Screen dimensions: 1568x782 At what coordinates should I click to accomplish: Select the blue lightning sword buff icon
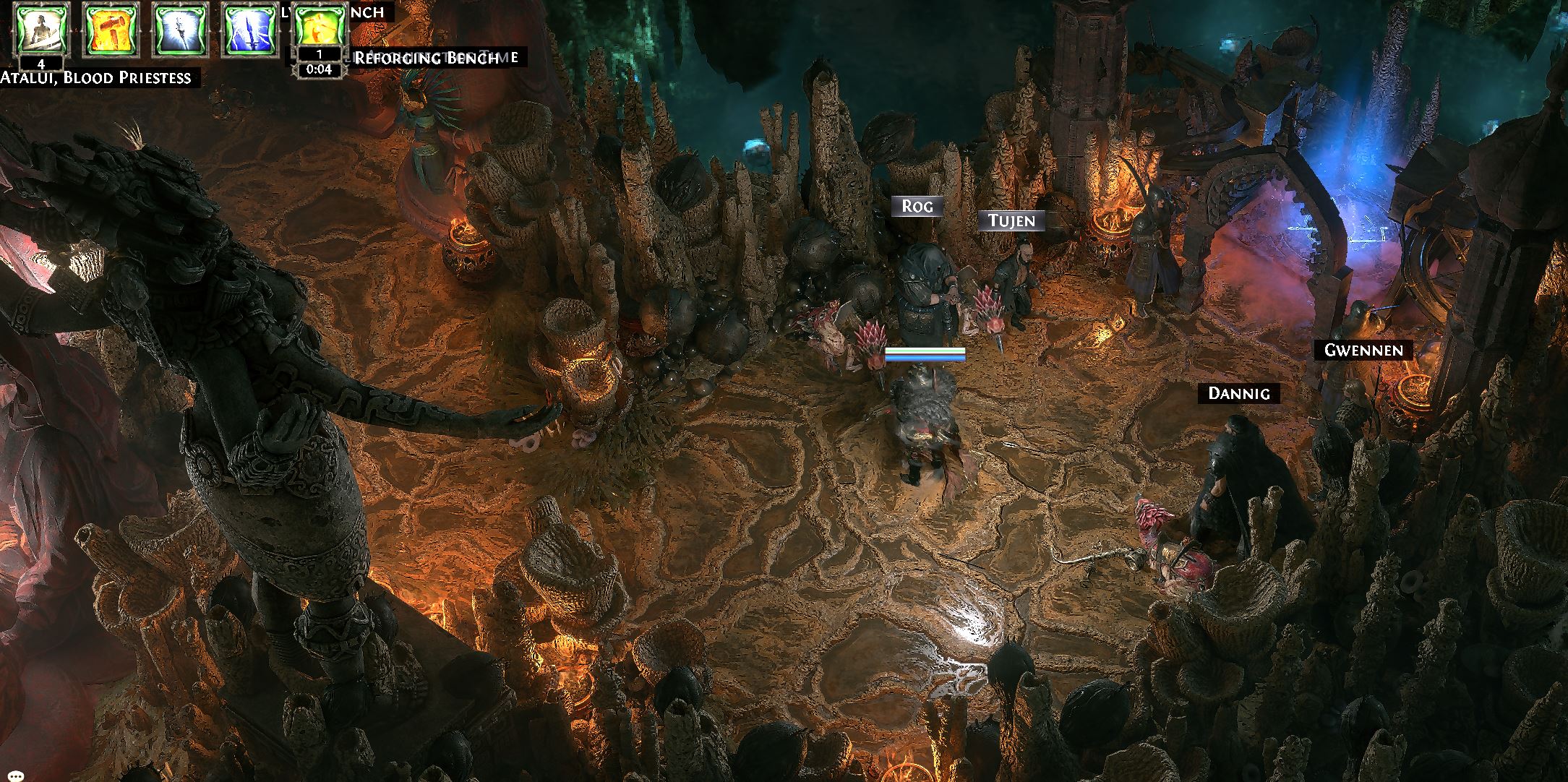pyautogui.click(x=249, y=30)
